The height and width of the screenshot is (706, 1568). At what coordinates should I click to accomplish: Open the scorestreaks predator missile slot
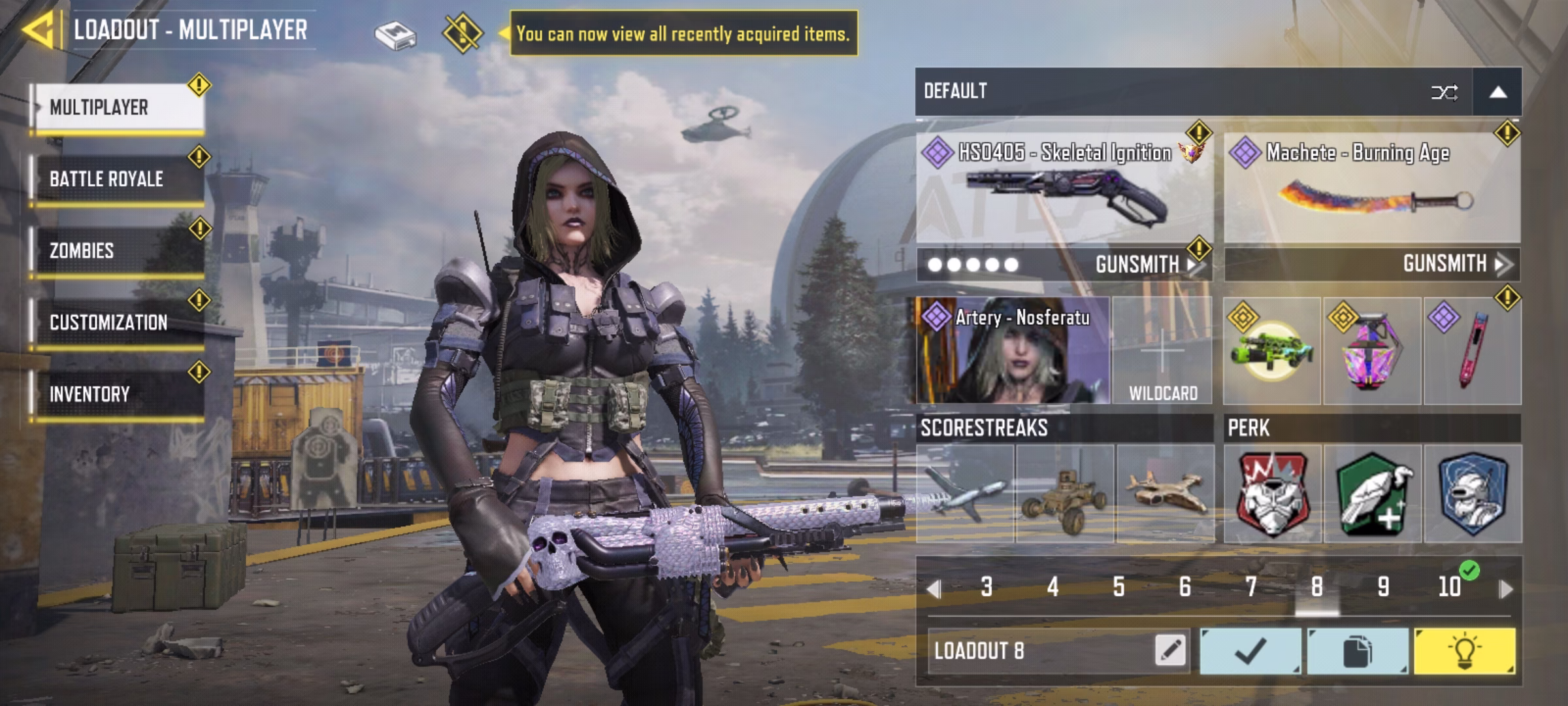965,494
